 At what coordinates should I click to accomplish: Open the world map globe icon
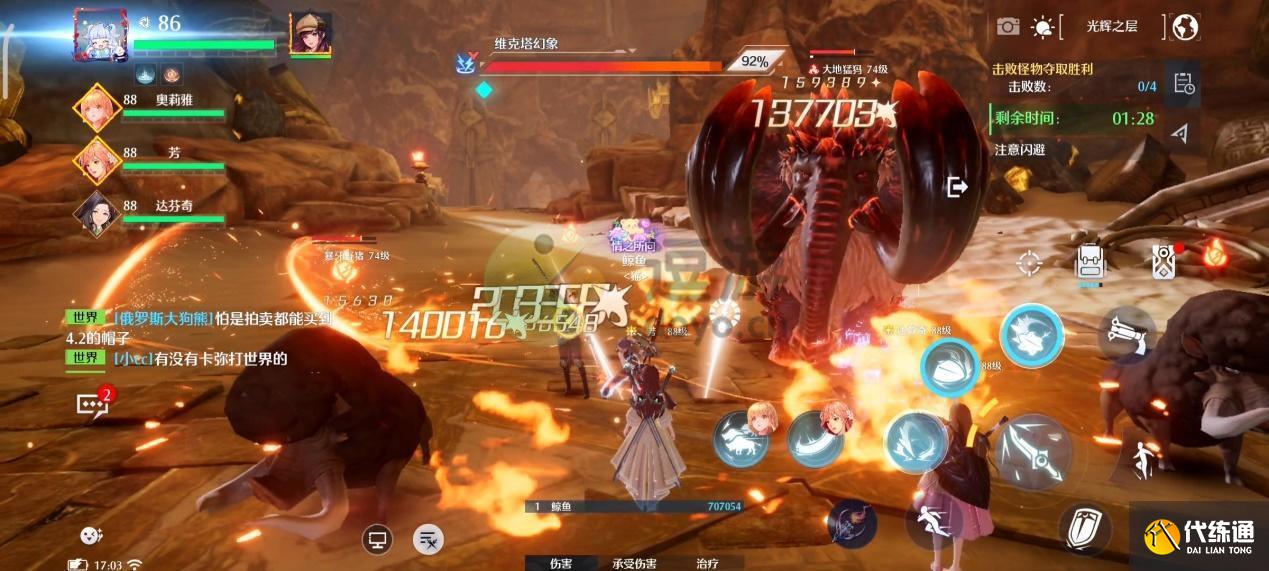click(x=1185, y=27)
